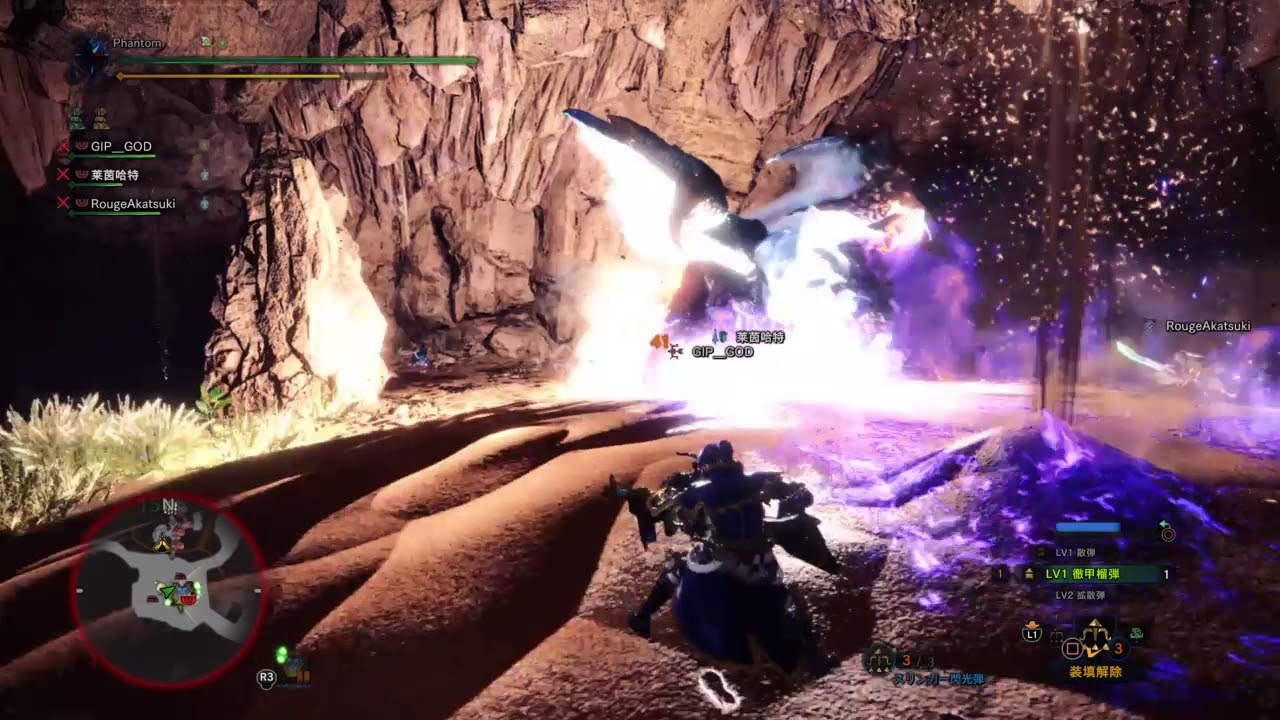1280x720 pixels.
Task: Select RougeAkatsuki in the party list
Action: tap(132, 204)
